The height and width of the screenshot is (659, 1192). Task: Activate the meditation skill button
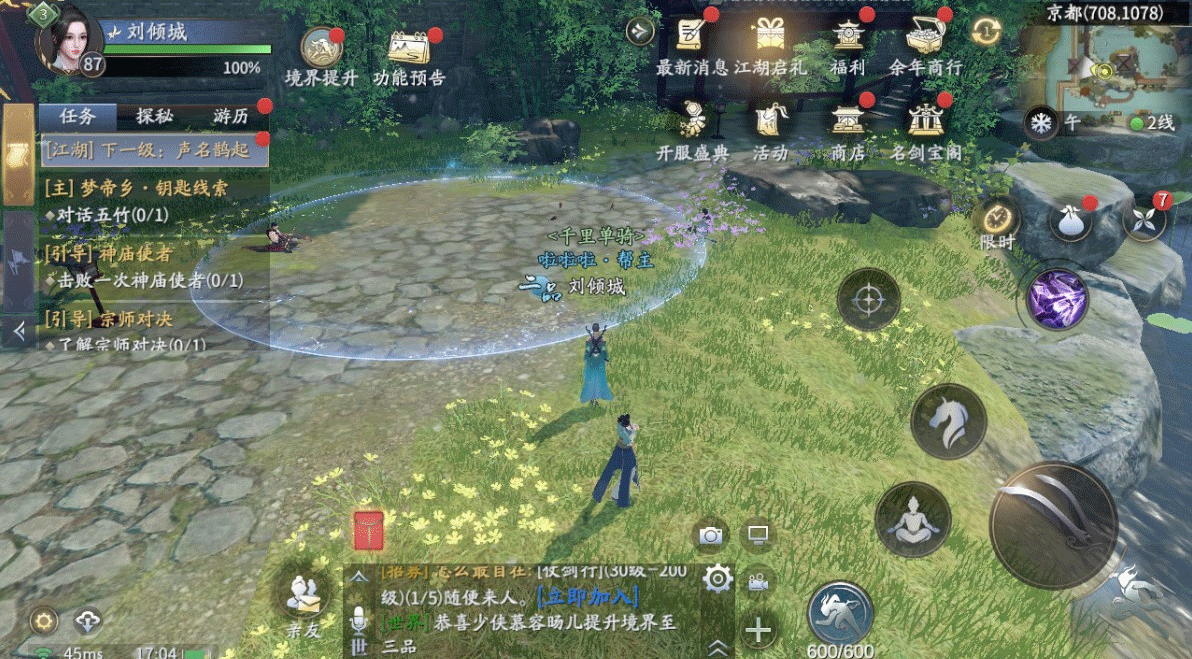pyautogui.click(x=912, y=519)
